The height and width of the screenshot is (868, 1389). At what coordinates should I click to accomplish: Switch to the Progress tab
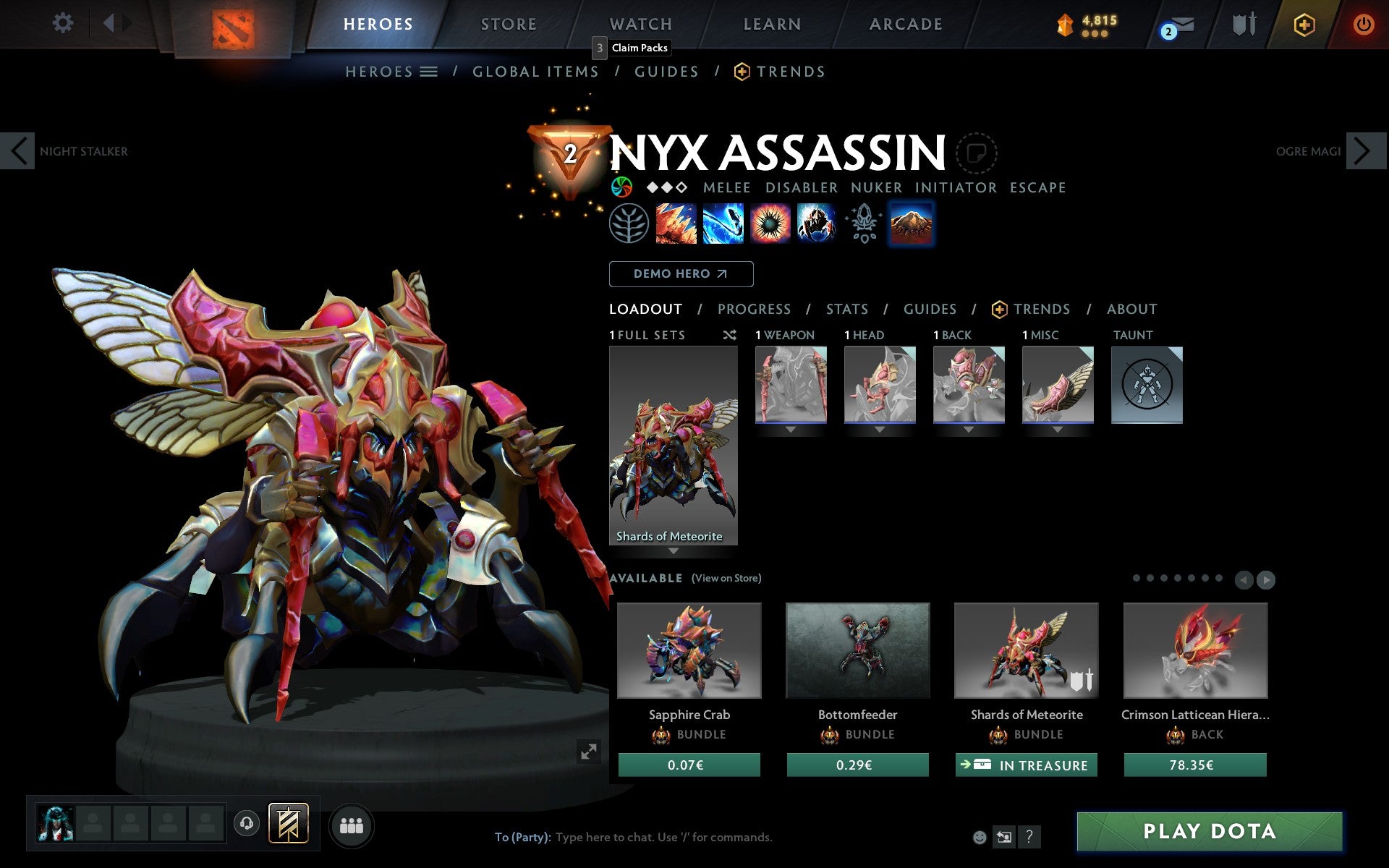(754, 309)
